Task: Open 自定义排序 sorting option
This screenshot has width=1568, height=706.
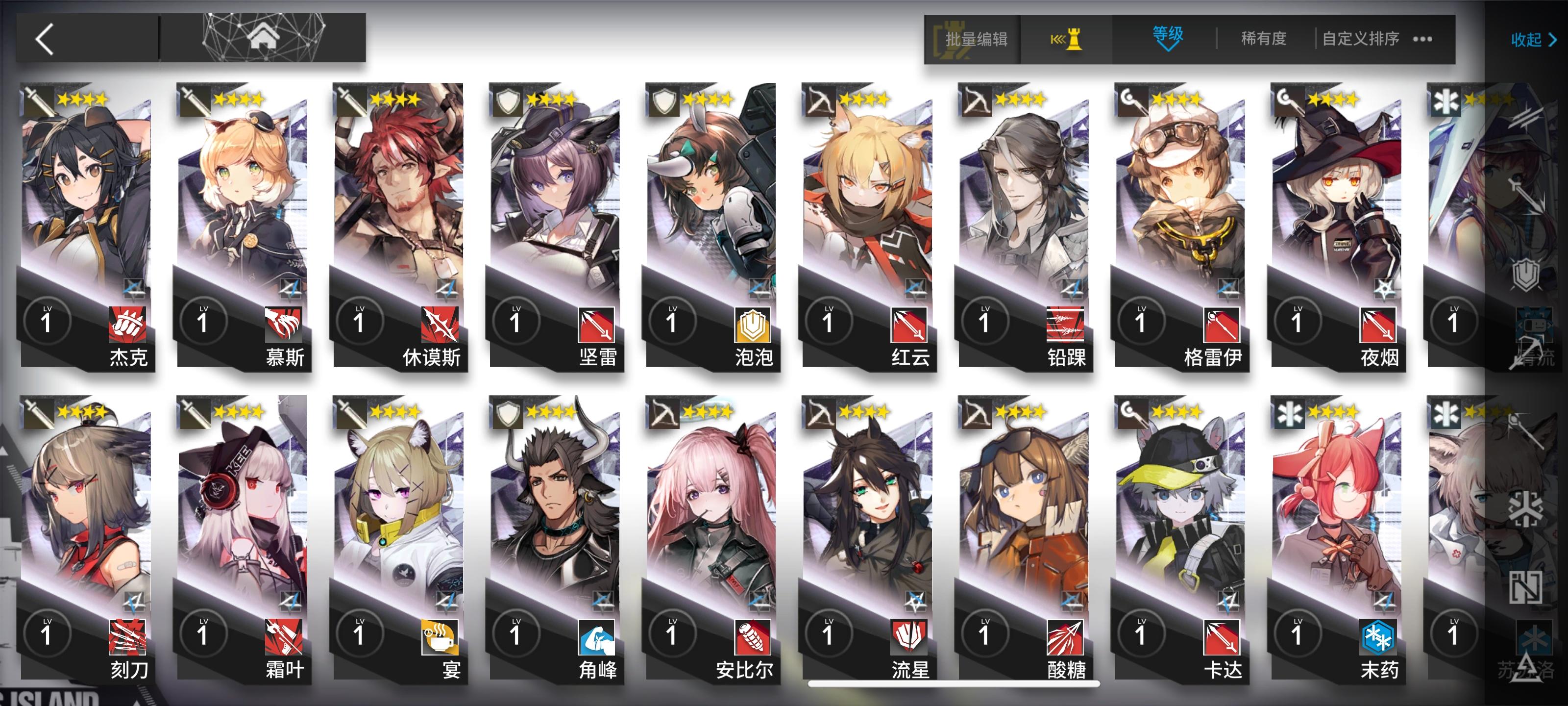Action: (x=1361, y=38)
